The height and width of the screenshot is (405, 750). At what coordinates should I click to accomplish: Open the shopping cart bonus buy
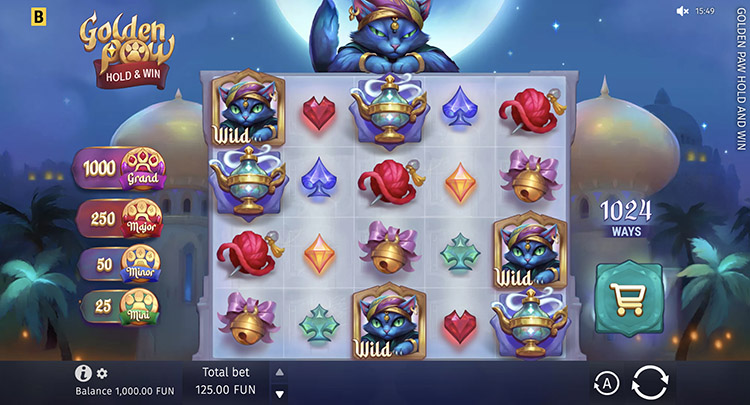[628, 296]
